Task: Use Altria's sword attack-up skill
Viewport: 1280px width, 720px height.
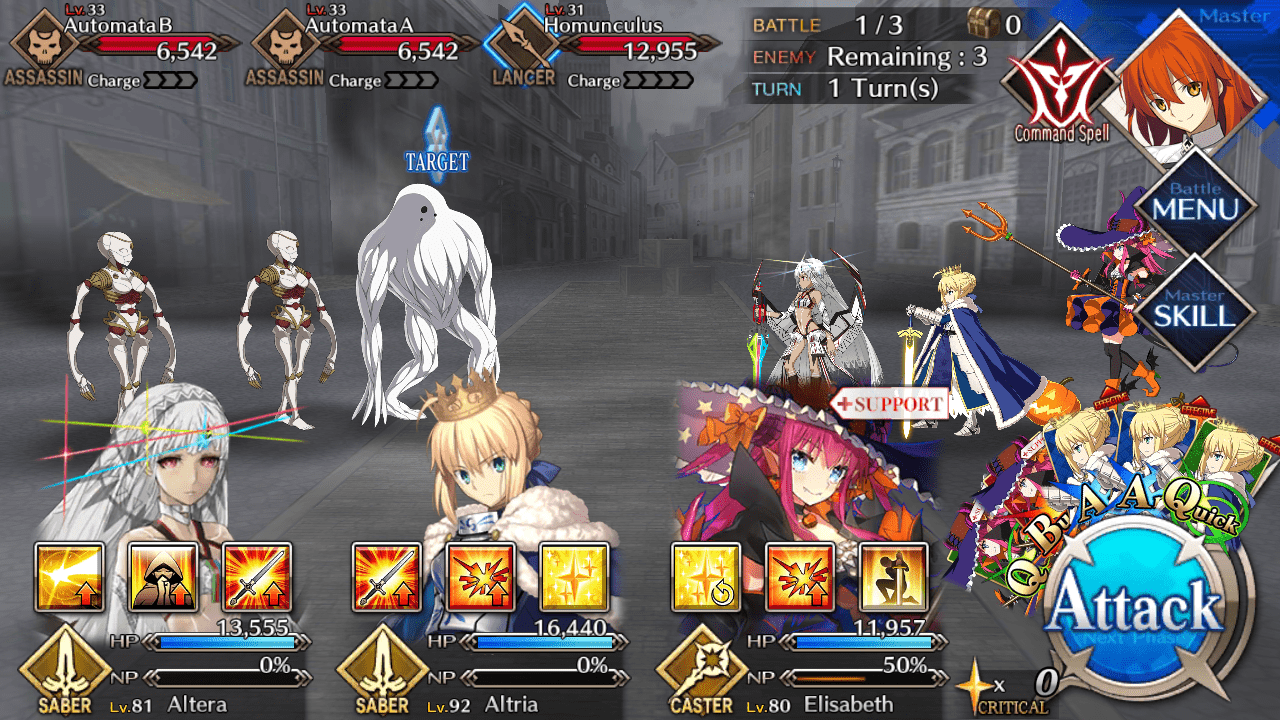Action: 387,577
